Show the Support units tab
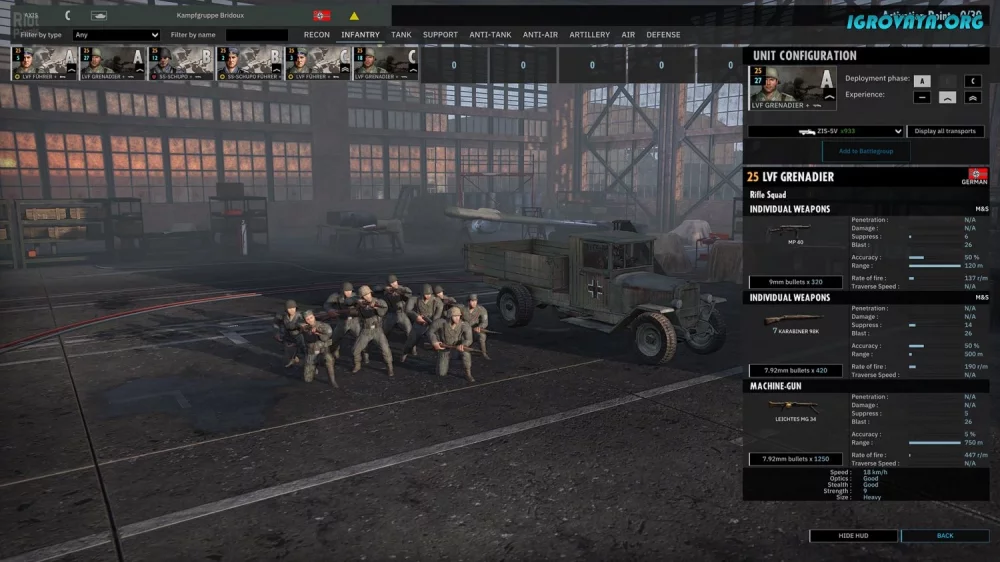 pos(440,35)
